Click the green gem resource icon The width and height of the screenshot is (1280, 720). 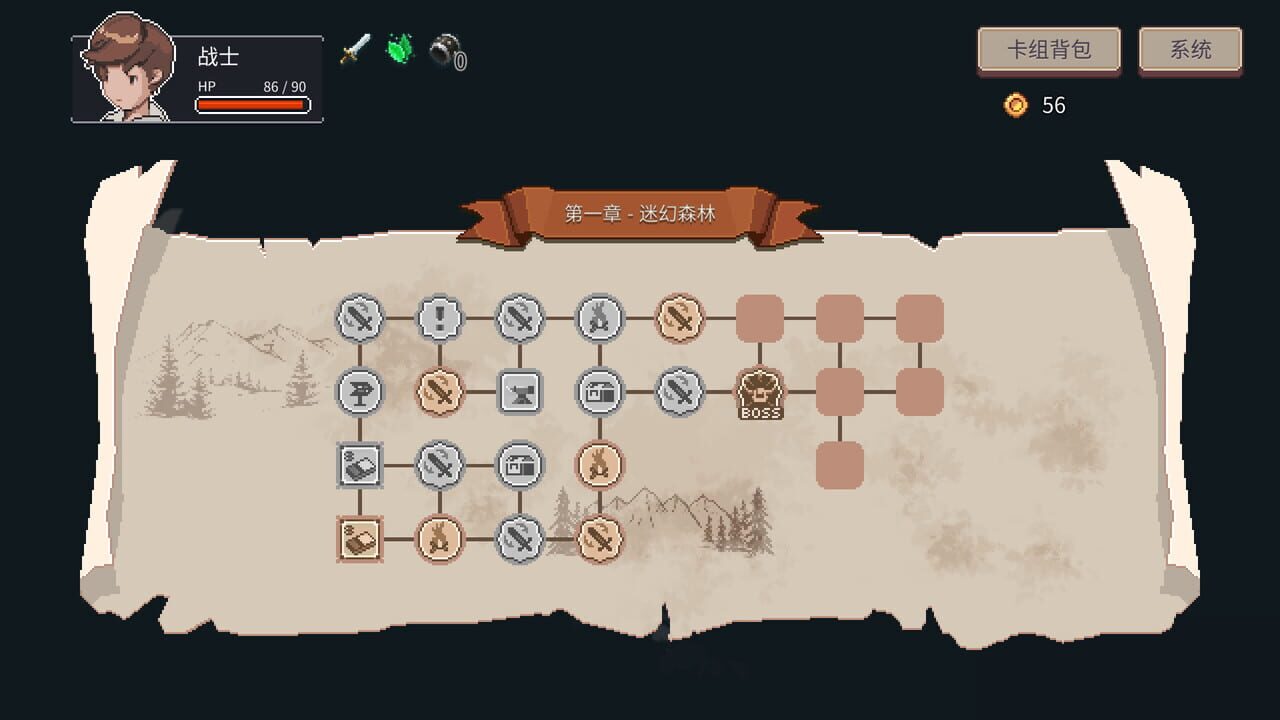[x=398, y=52]
